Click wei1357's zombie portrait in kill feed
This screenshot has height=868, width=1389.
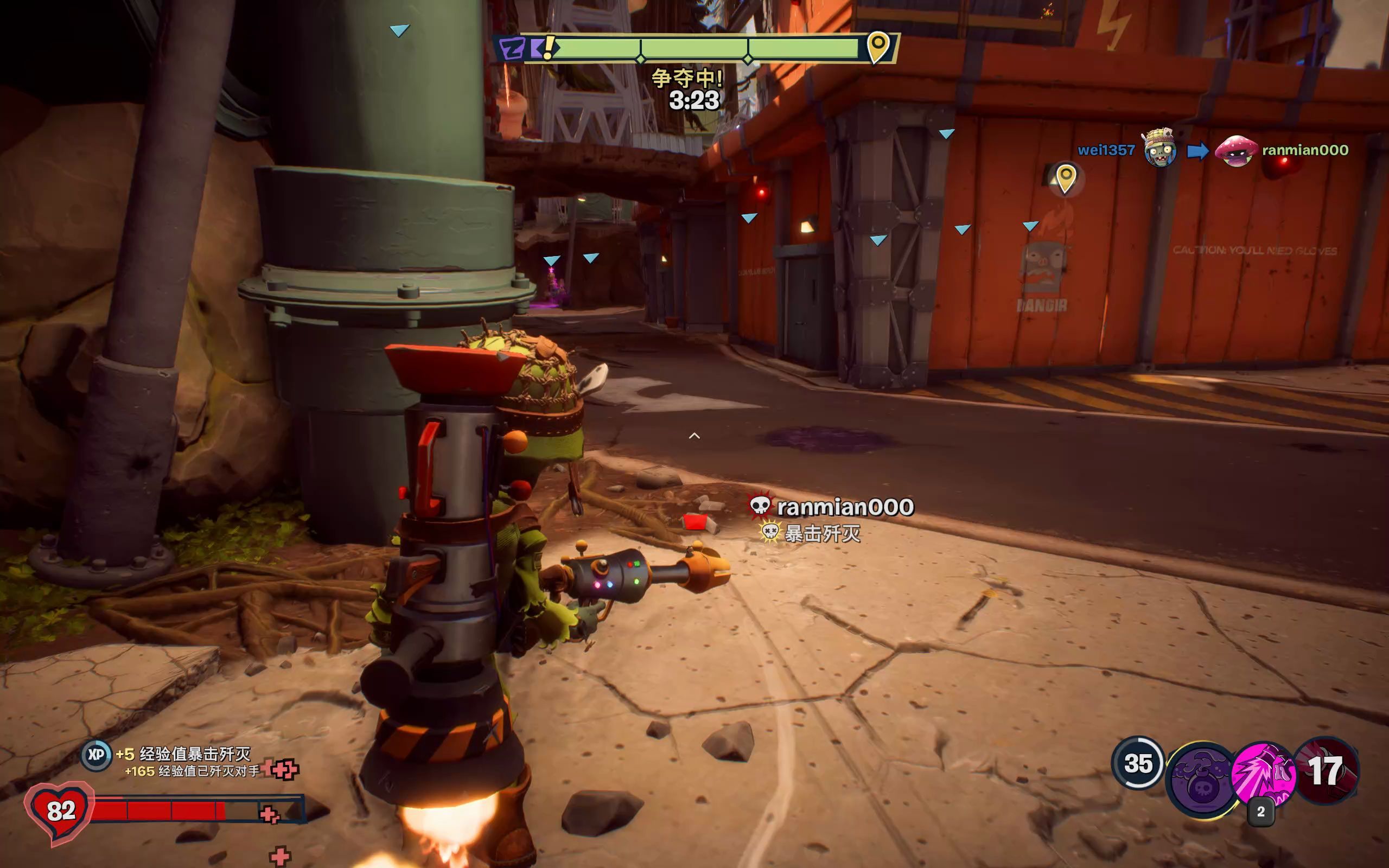click(1159, 149)
